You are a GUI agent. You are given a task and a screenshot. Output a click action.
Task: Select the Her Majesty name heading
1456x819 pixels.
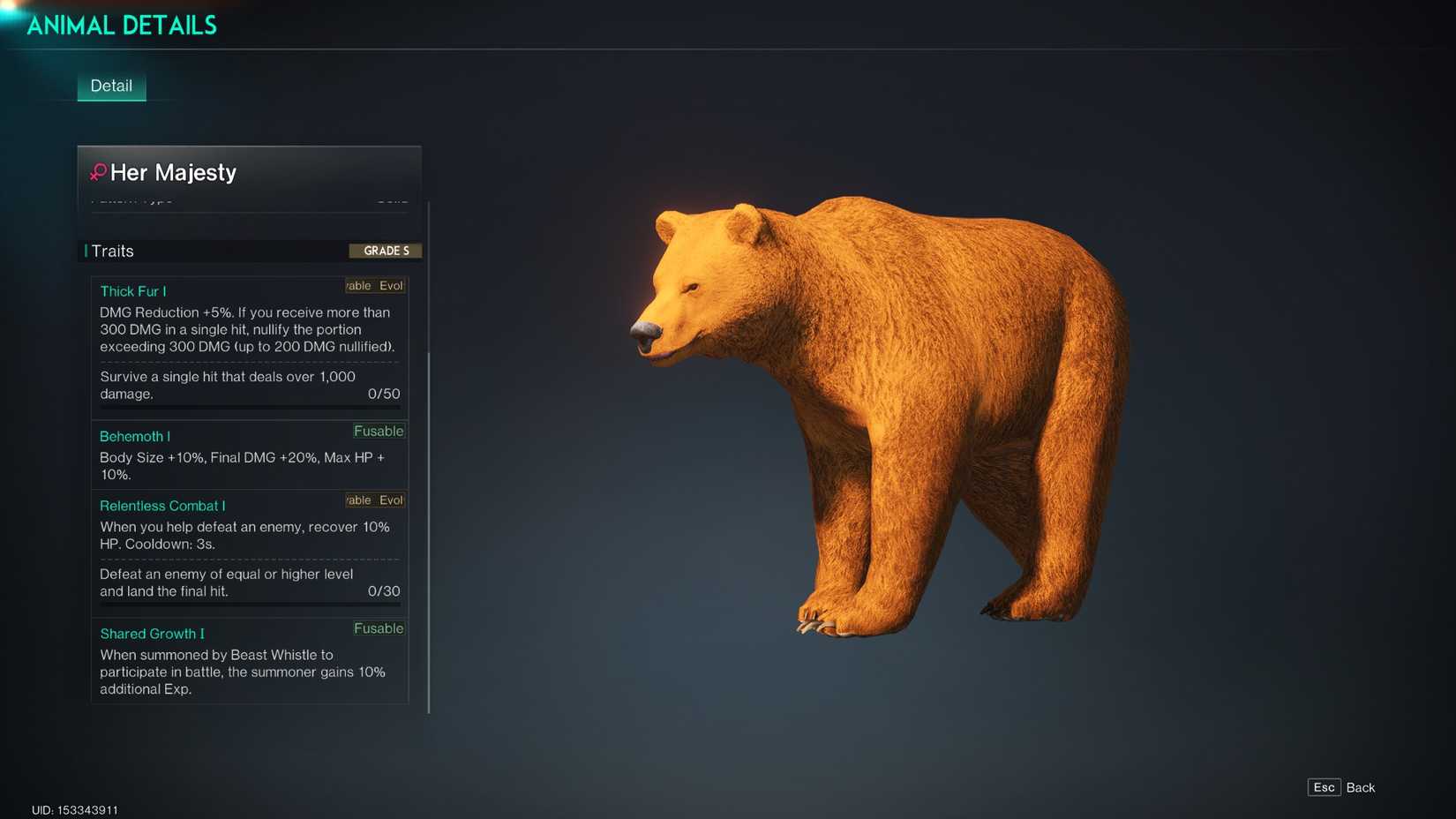[x=175, y=172]
